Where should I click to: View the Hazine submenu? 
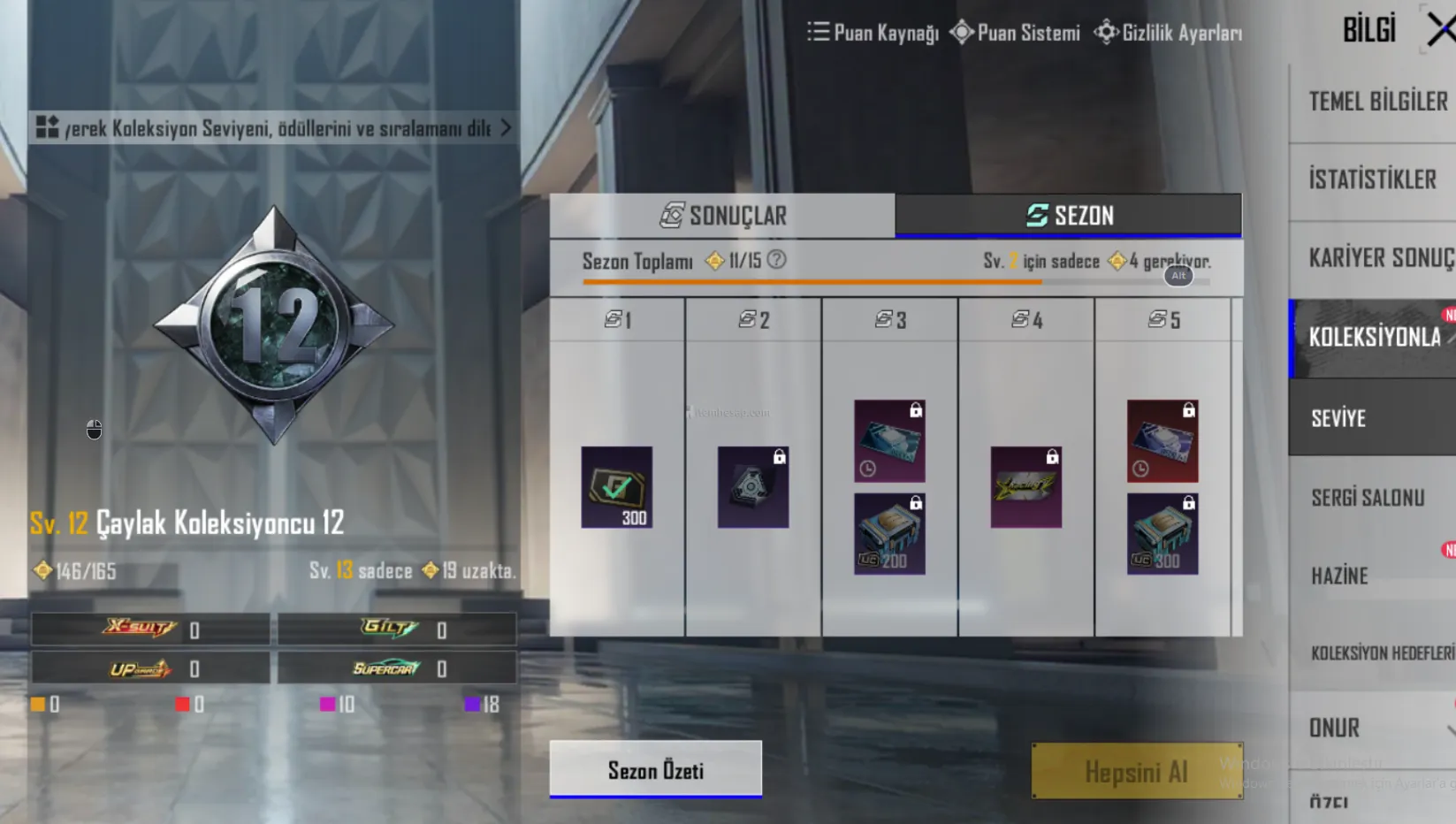pos(1339,576)
